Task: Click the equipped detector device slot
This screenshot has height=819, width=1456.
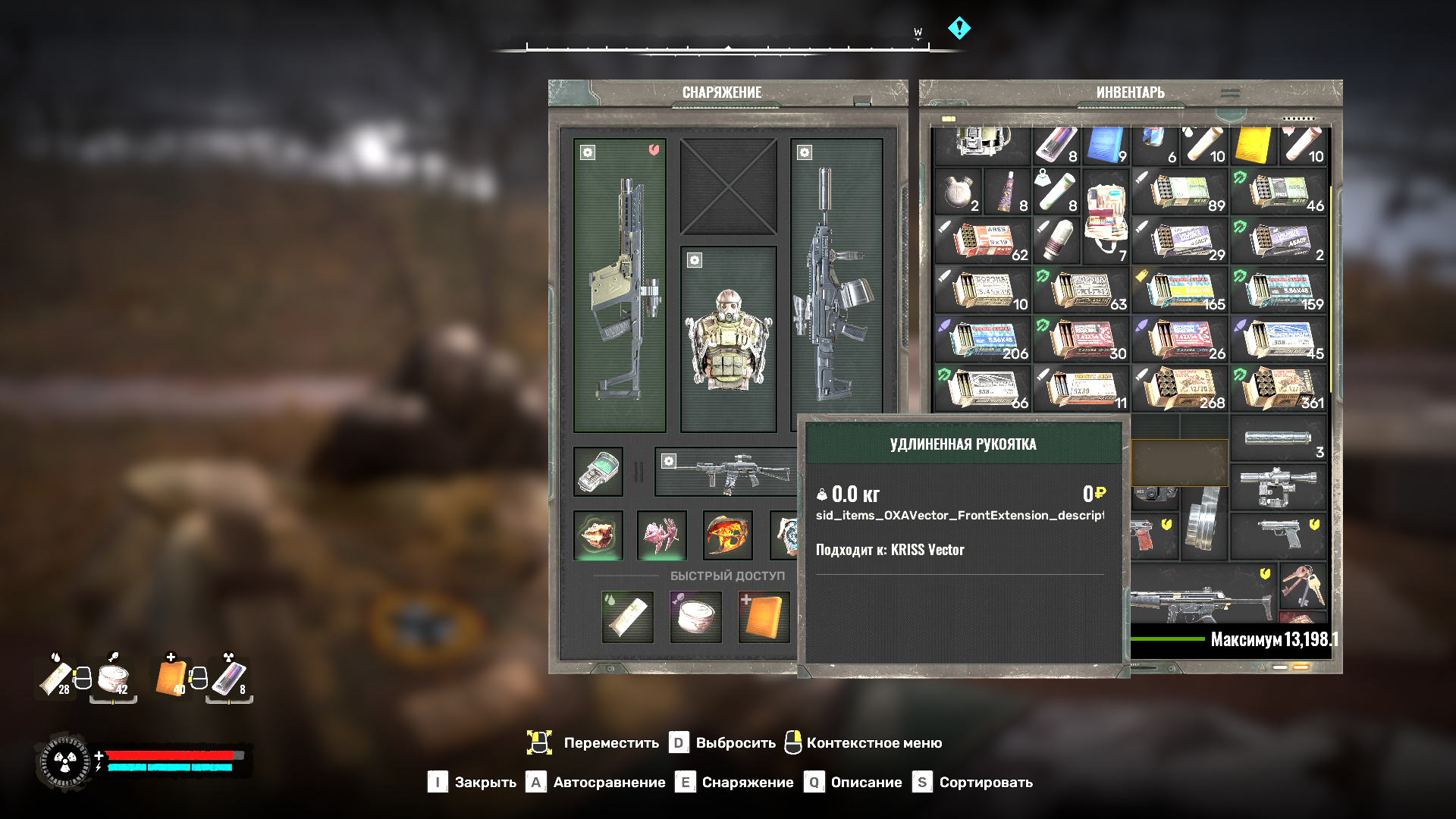Action: [598, 472]
